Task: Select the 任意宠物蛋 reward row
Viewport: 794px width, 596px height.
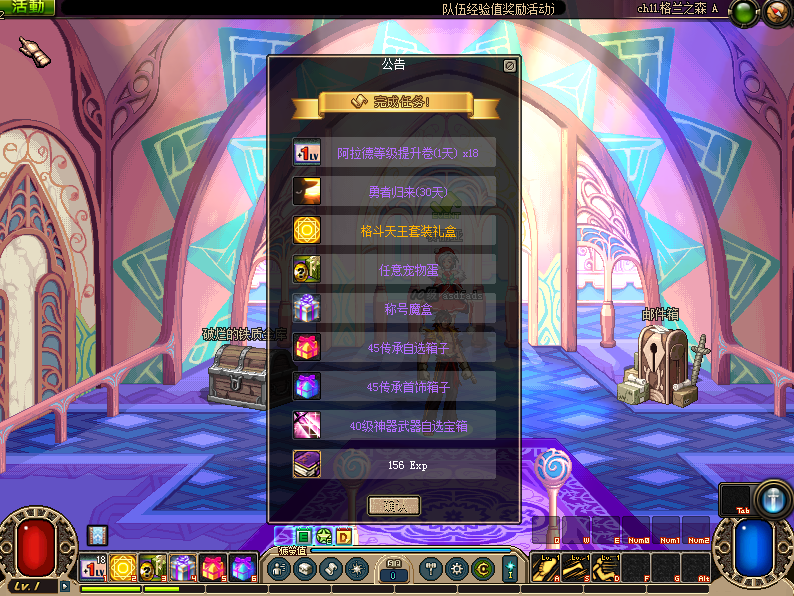Action: (x=394, y=269)
